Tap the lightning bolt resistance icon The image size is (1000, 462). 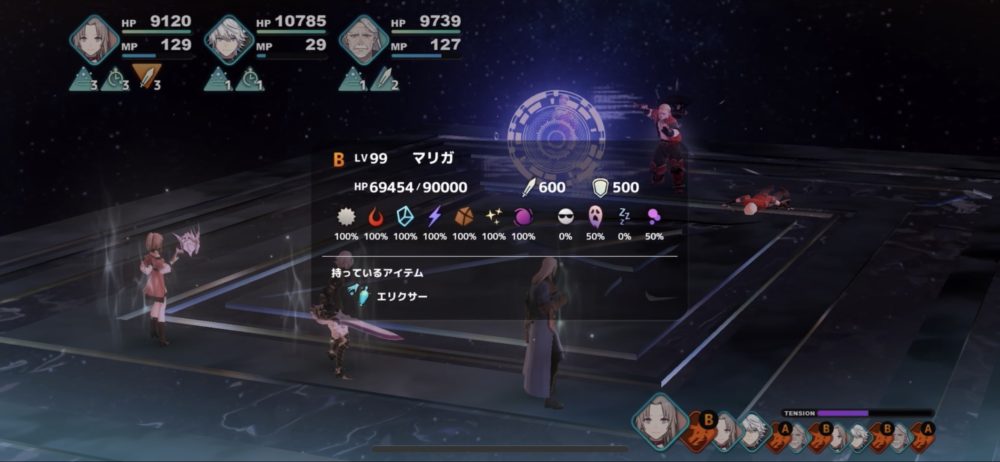(435, 216)
